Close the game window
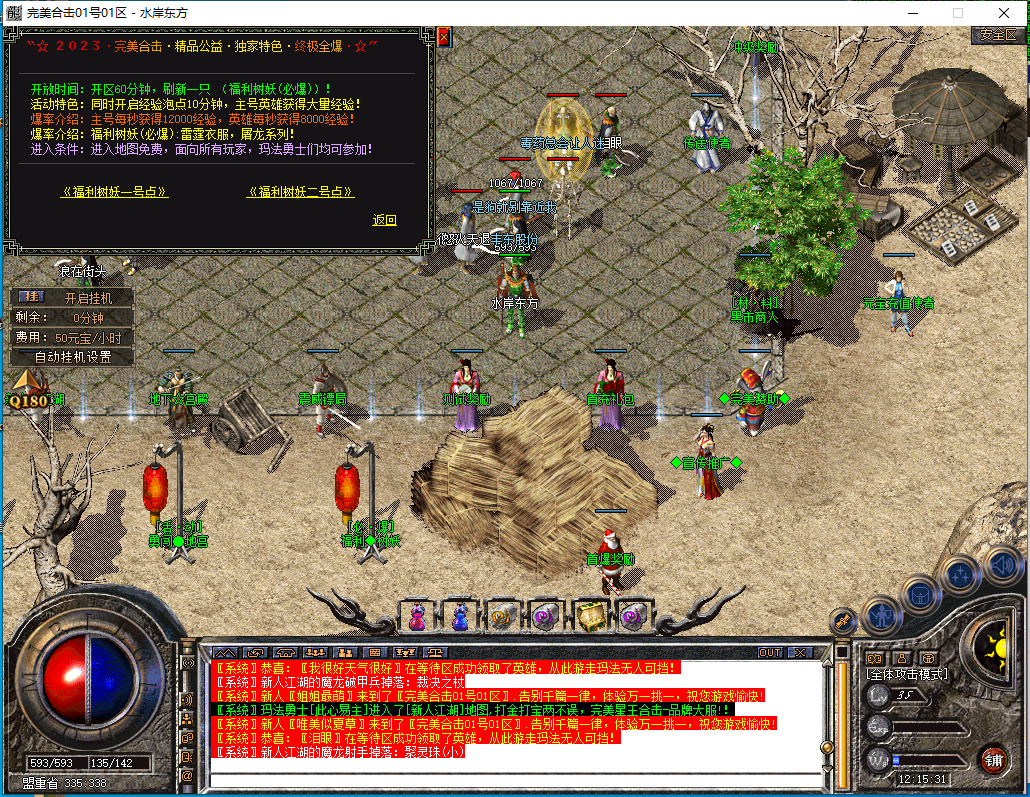1030x797 pixels. (1004, 13)
